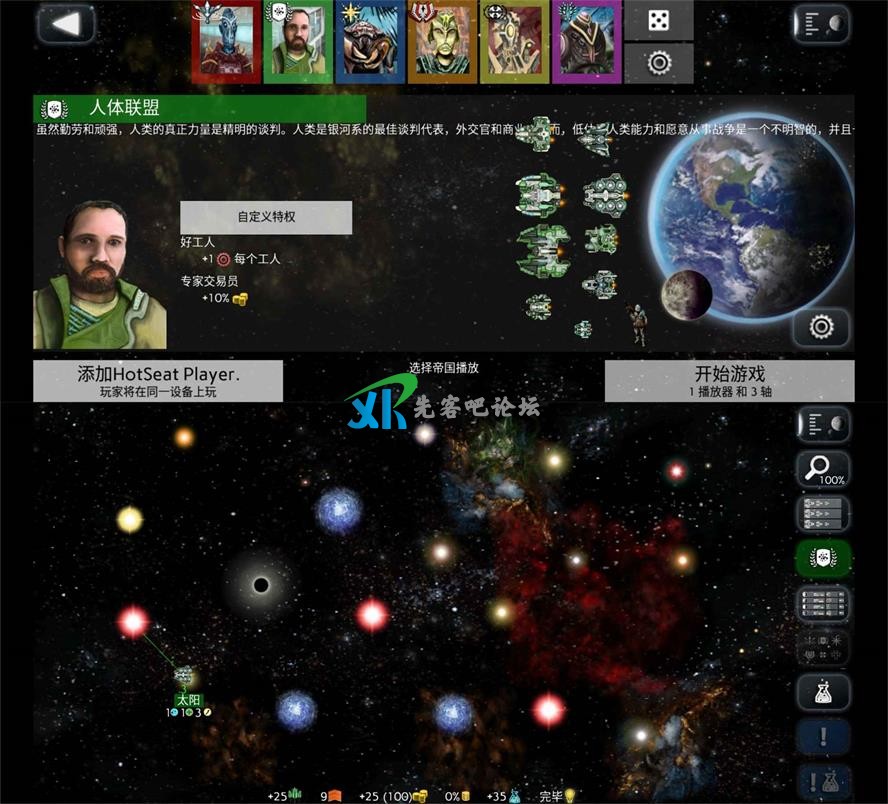This screenshot has height=804, width=888.
Task: Open the planet list button at top right
Action: [822, 25]
